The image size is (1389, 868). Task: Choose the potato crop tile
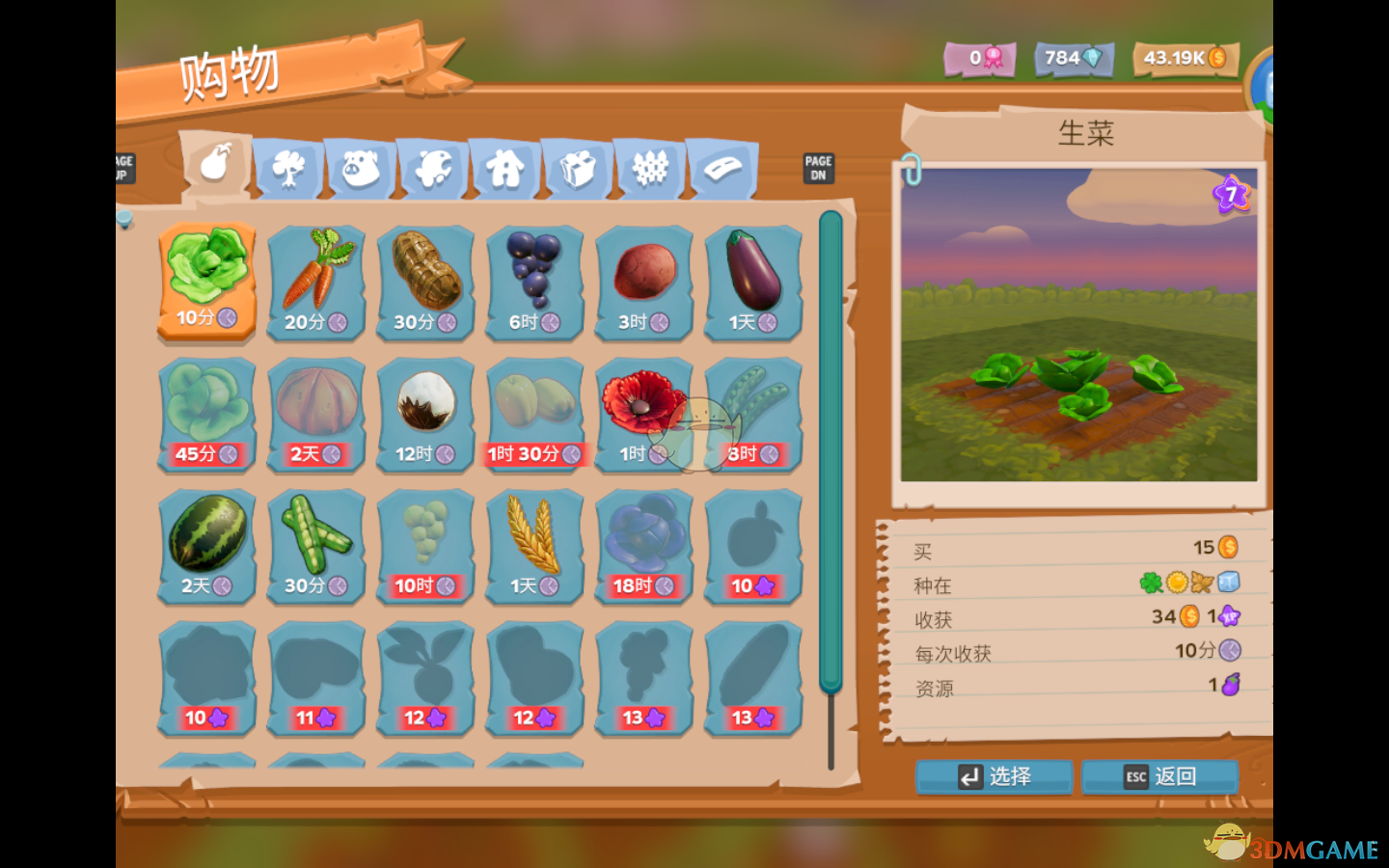[x=644, y=283]
